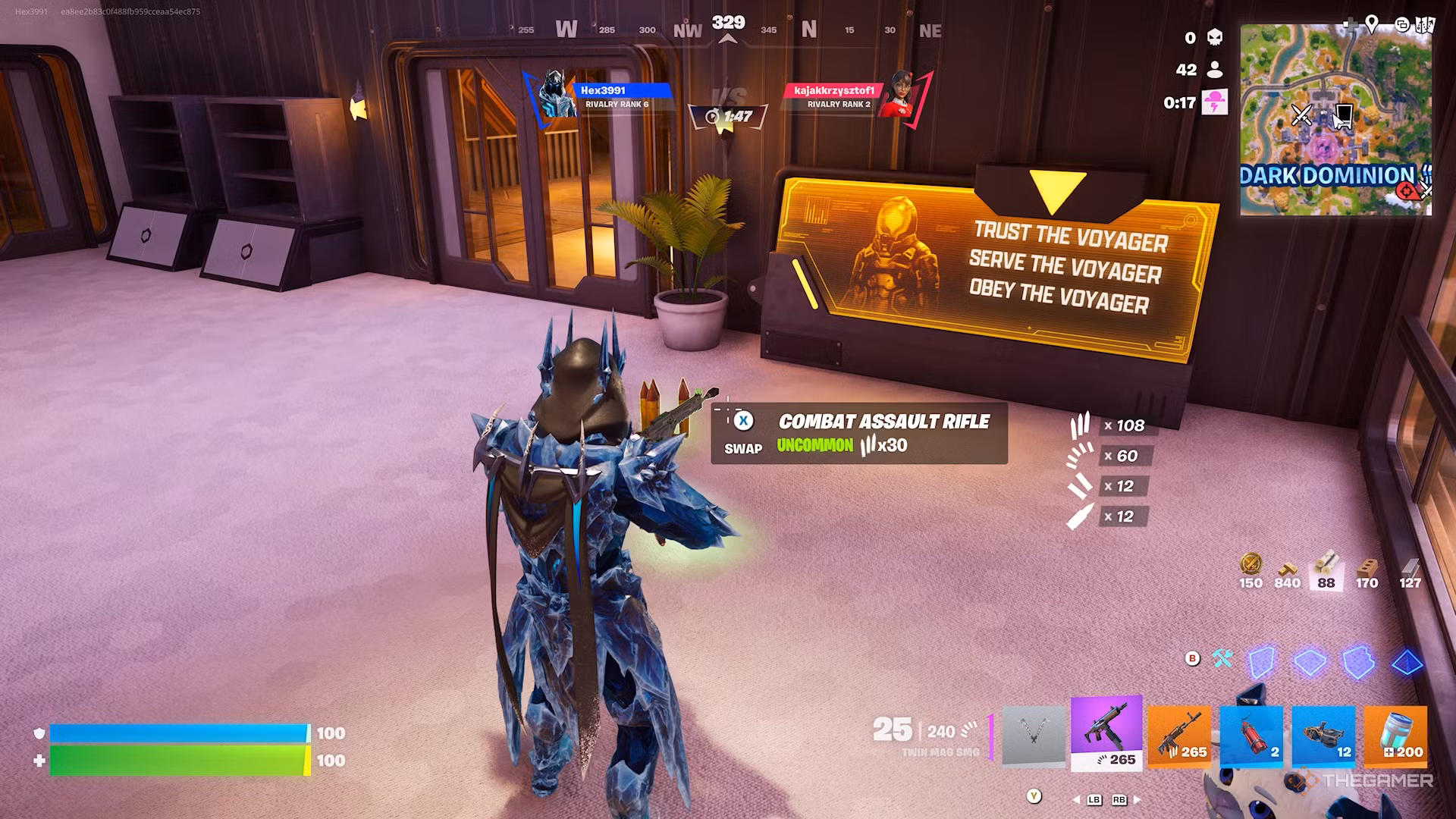Select the pyramid roof building piece

click(x=1407, y=662)
